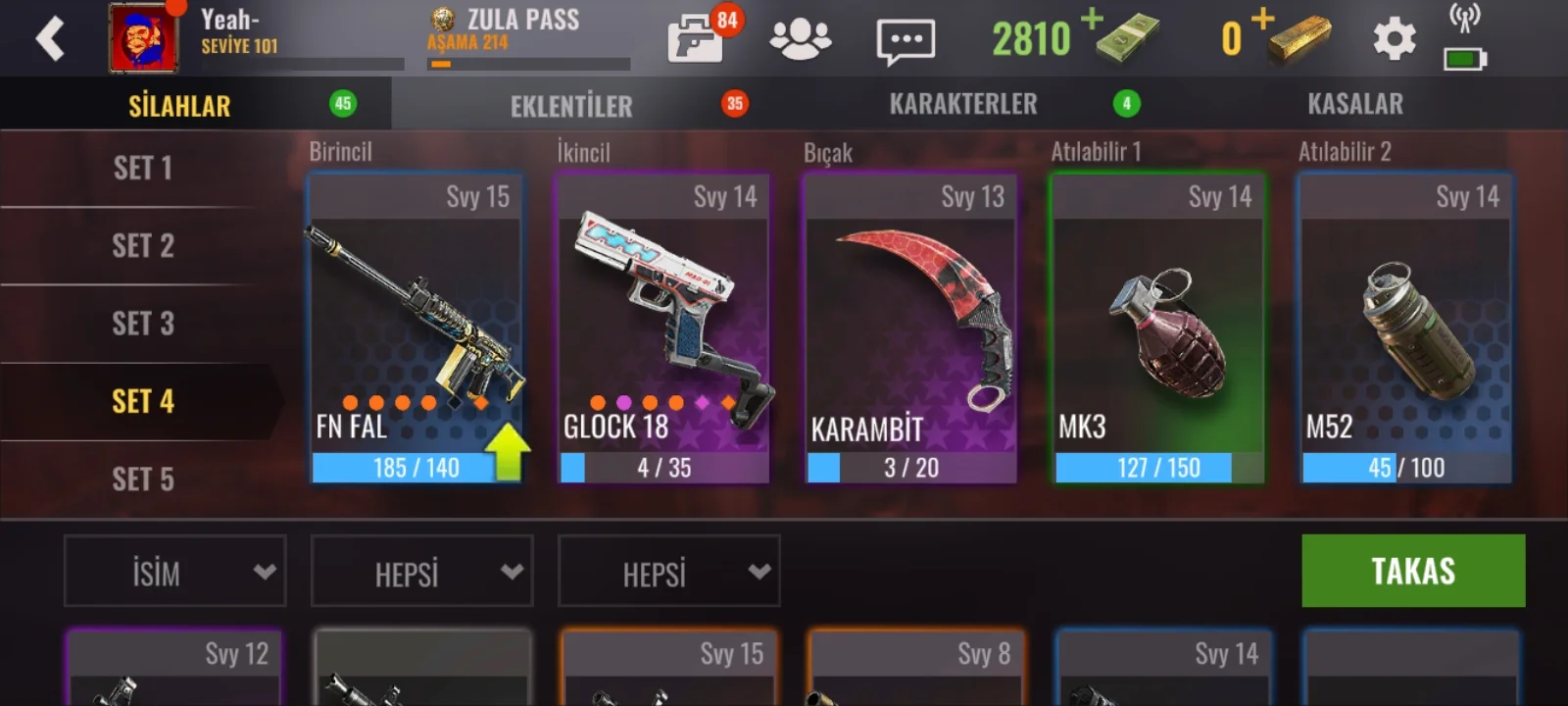Pick the Karambit knife card
This screenshot has width=1568, height=706.
(x=910, y=328)
